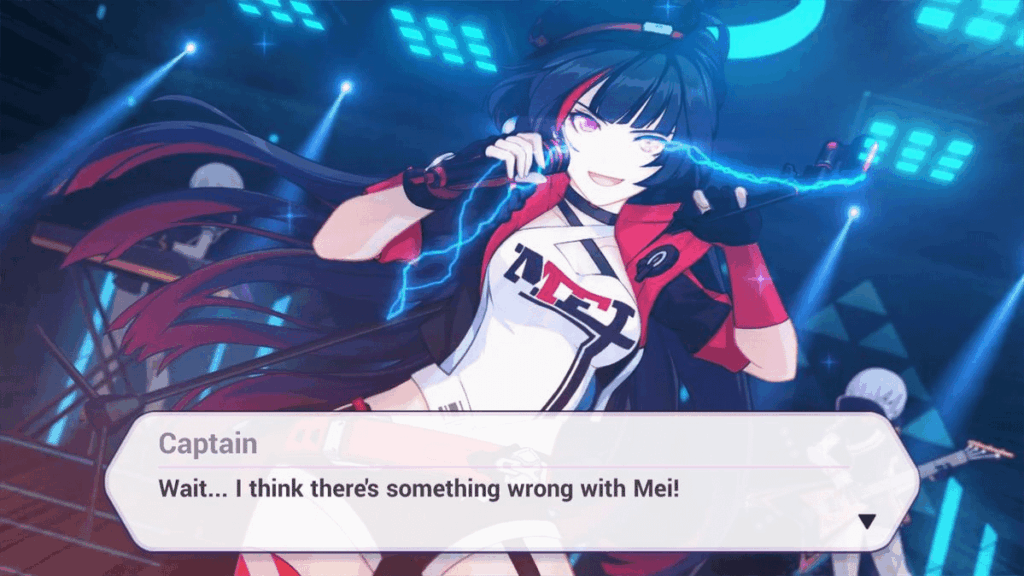Click the Captain dialogue box to continue

click(x=510, y=480)
